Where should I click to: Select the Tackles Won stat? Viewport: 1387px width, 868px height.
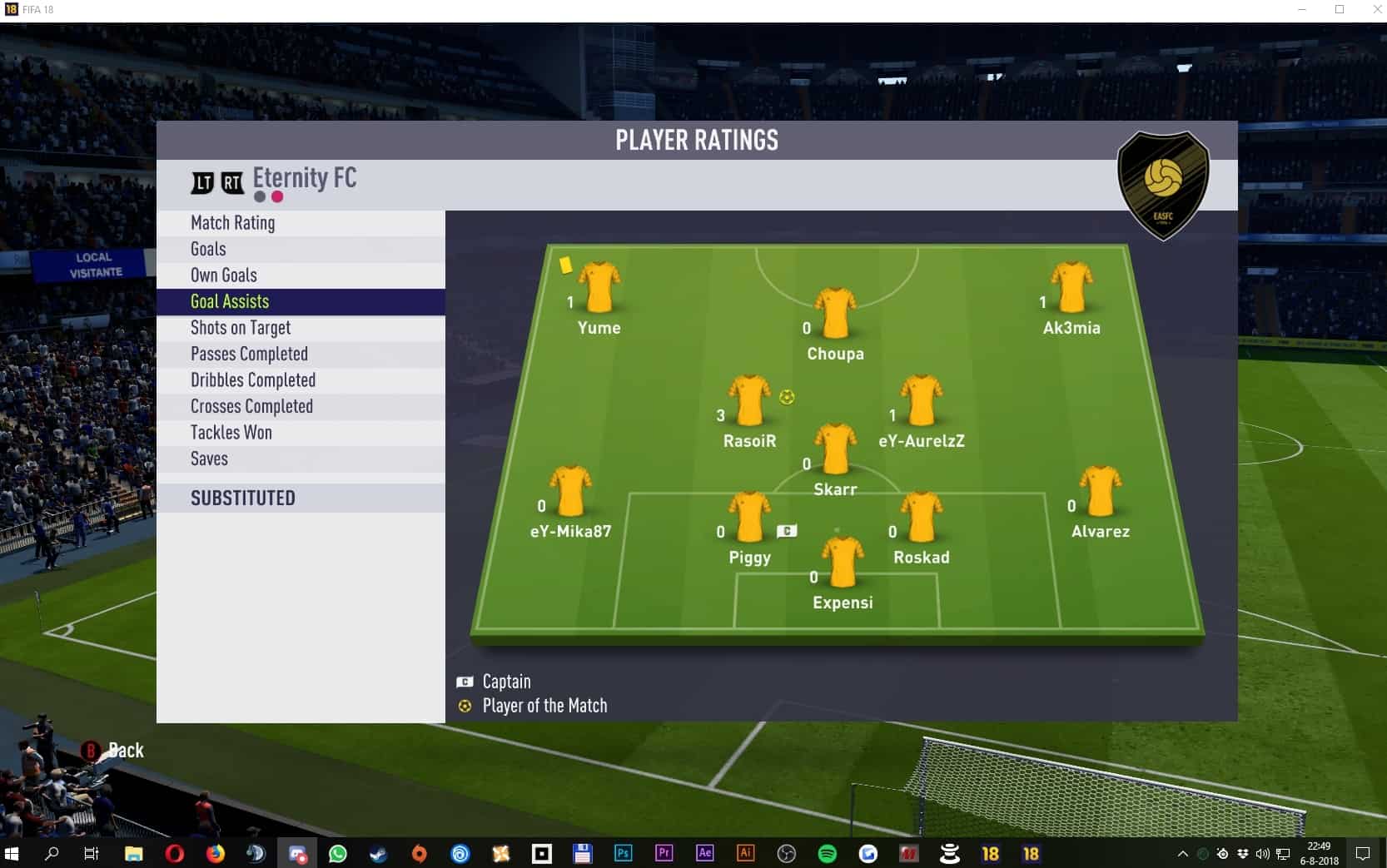[231, 433]
